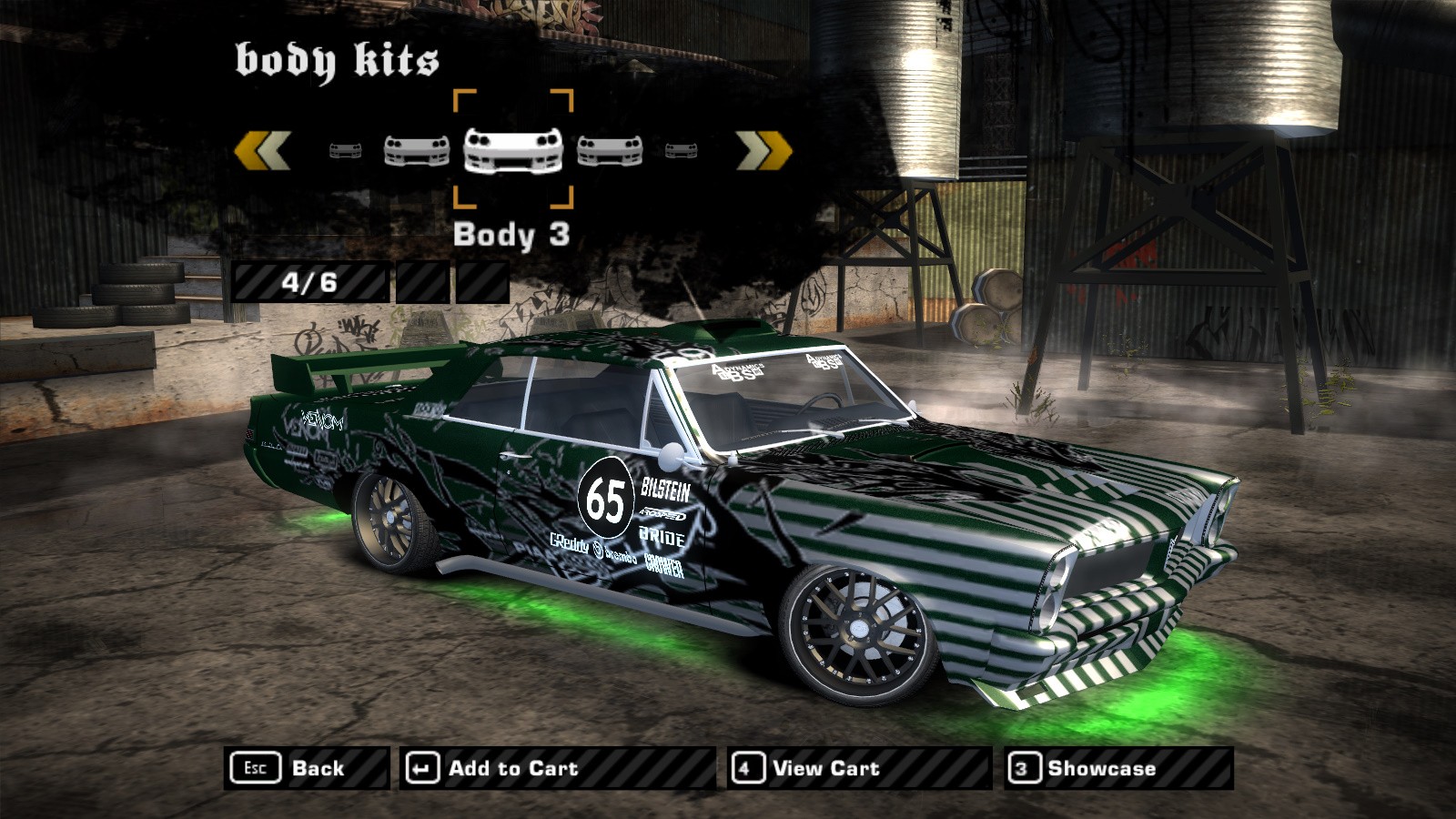Open the View Cart screen
The image size is (1456, 819).
[858, 768]
